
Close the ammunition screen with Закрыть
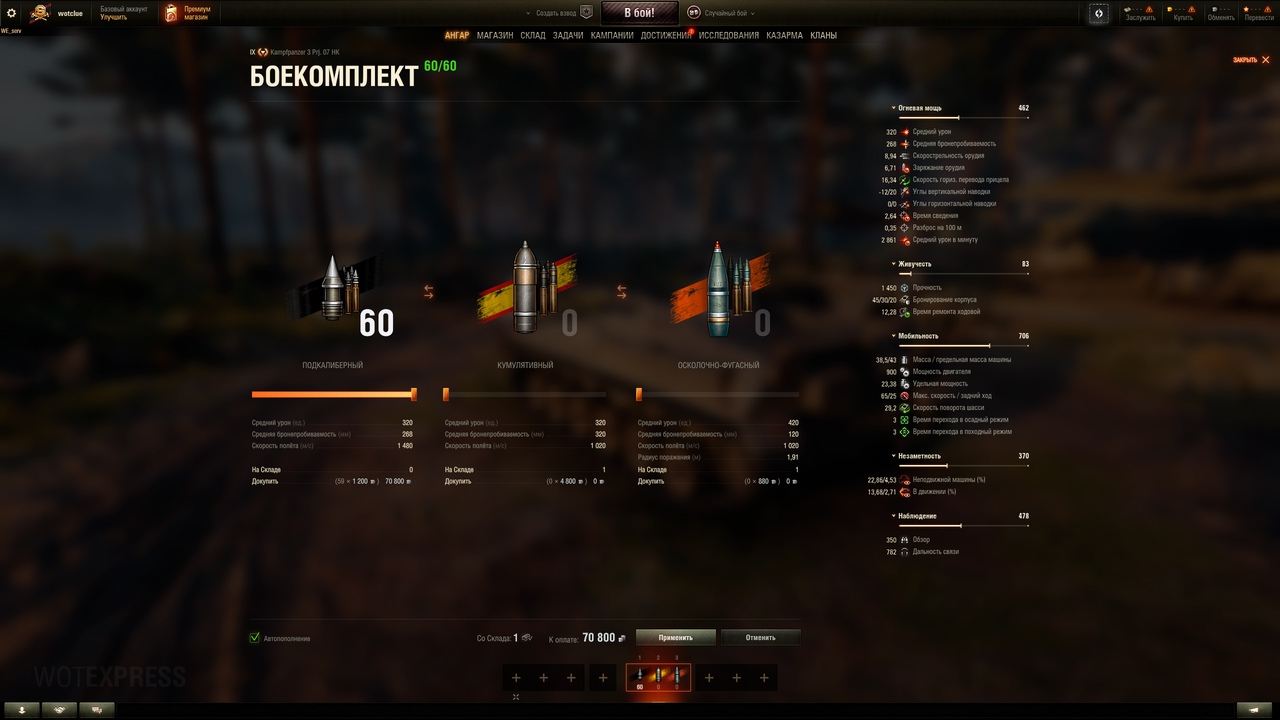(x=1251, y=60)
